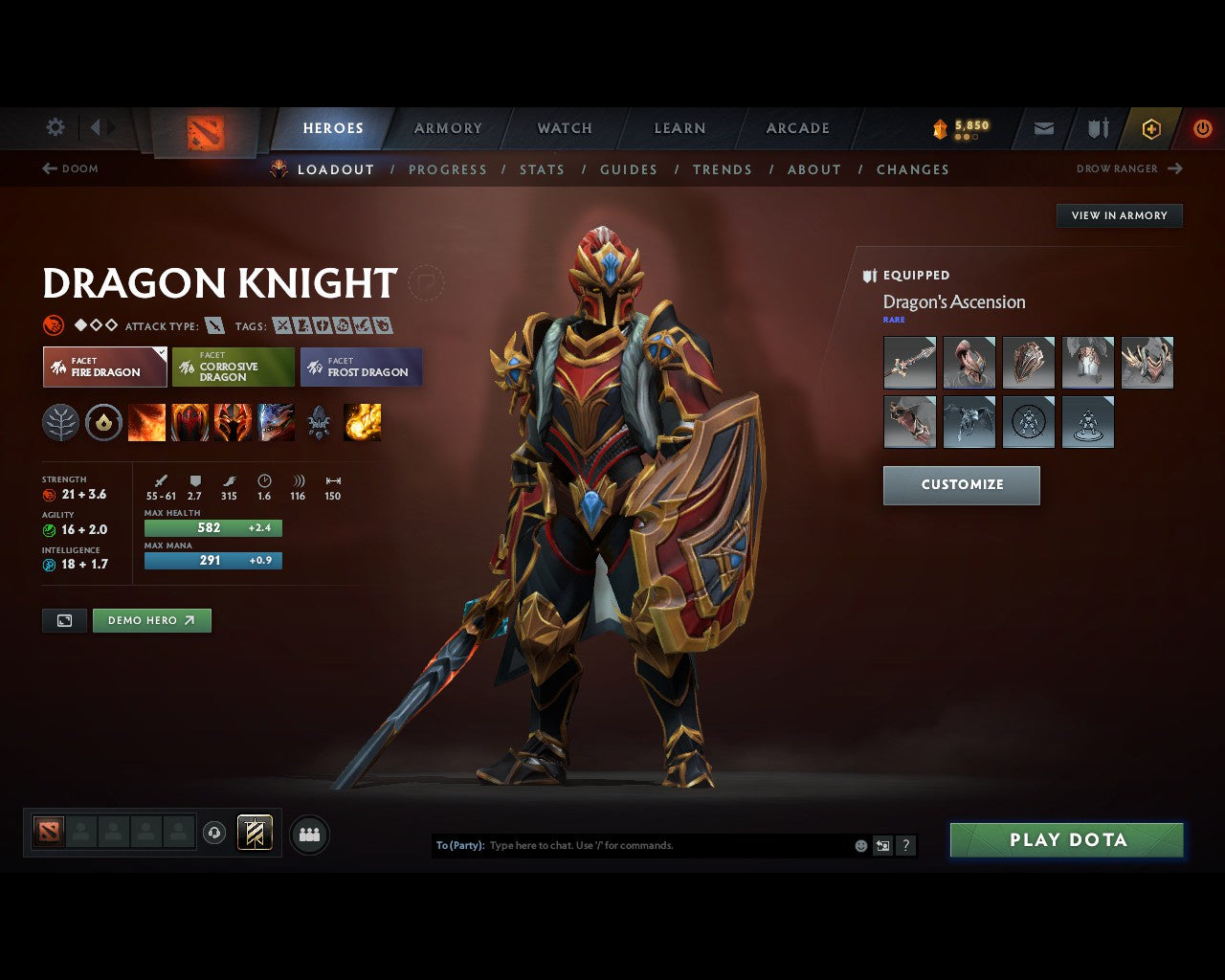Click the voice chat headset icon
Viewport: 1225px width, 980px height.
coord(215,833)
